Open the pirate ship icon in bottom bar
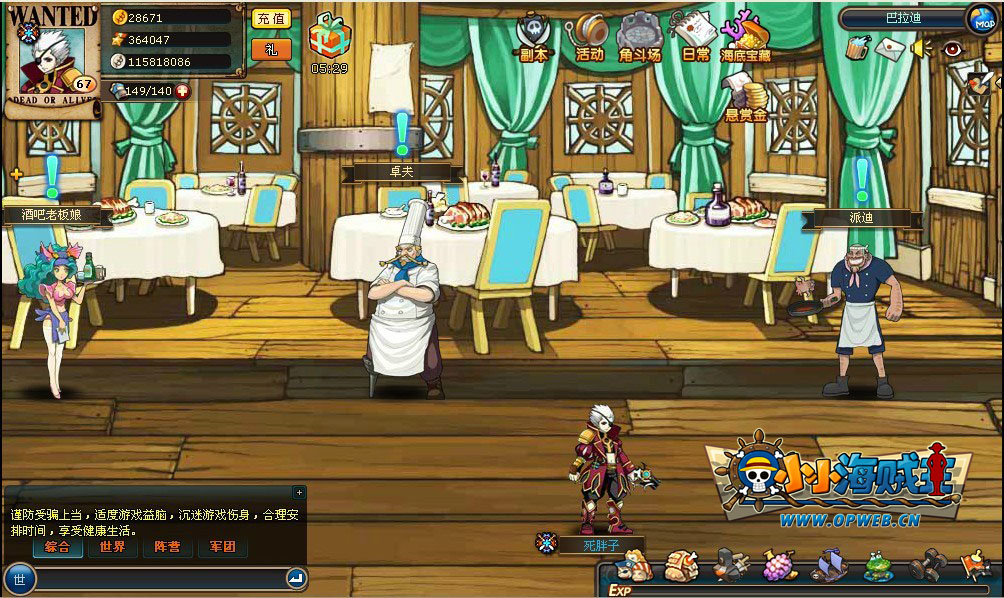 pos(830,567)
